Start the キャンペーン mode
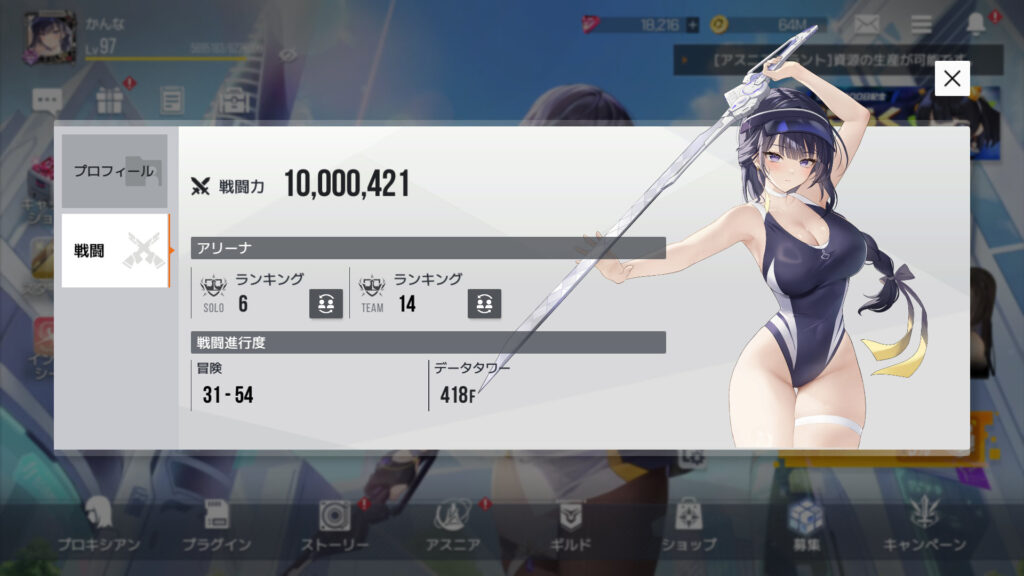The image size is (1024, 576). point(924,526)
